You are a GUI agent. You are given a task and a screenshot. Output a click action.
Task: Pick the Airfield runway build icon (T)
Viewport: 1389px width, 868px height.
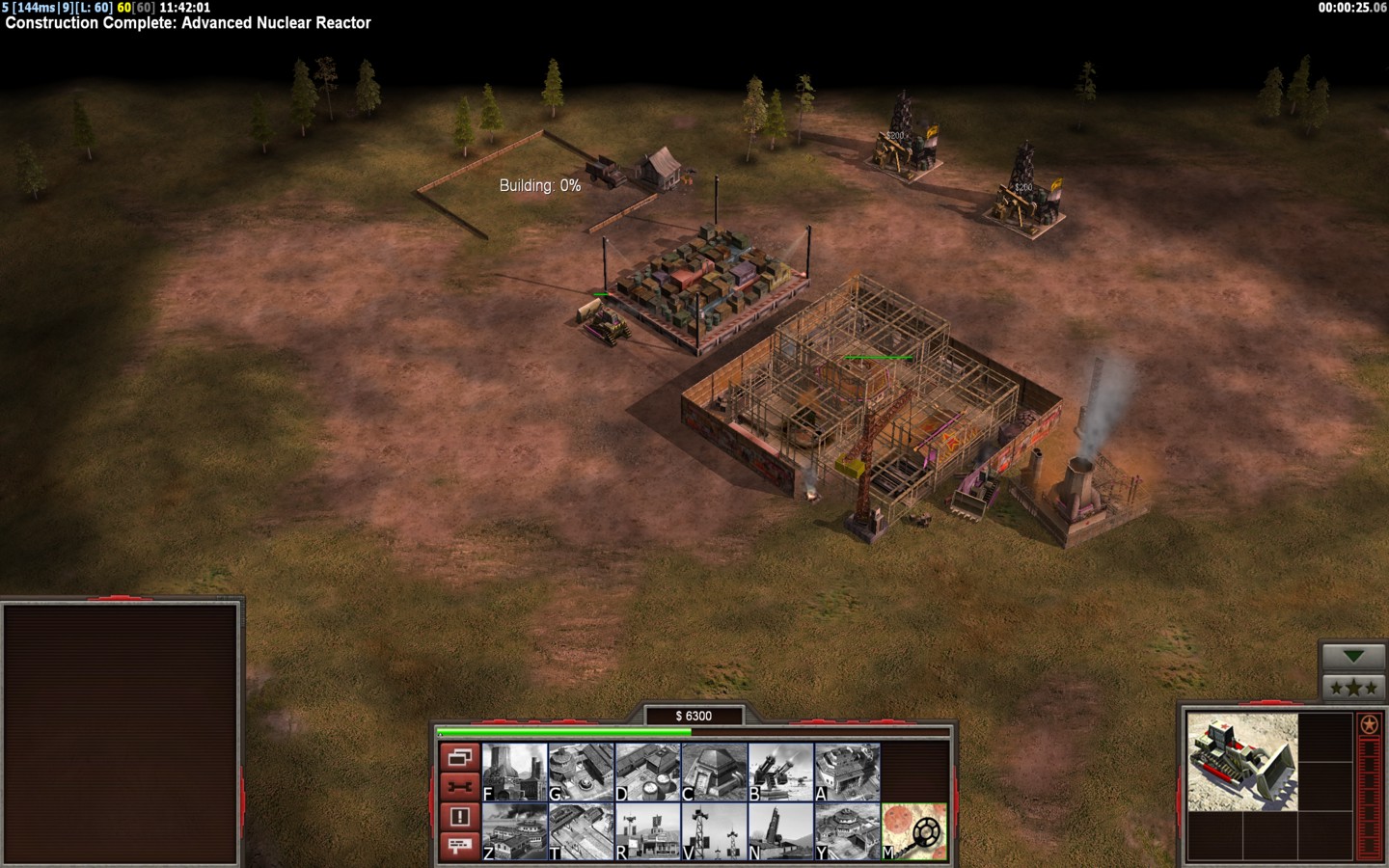point(582,831)
